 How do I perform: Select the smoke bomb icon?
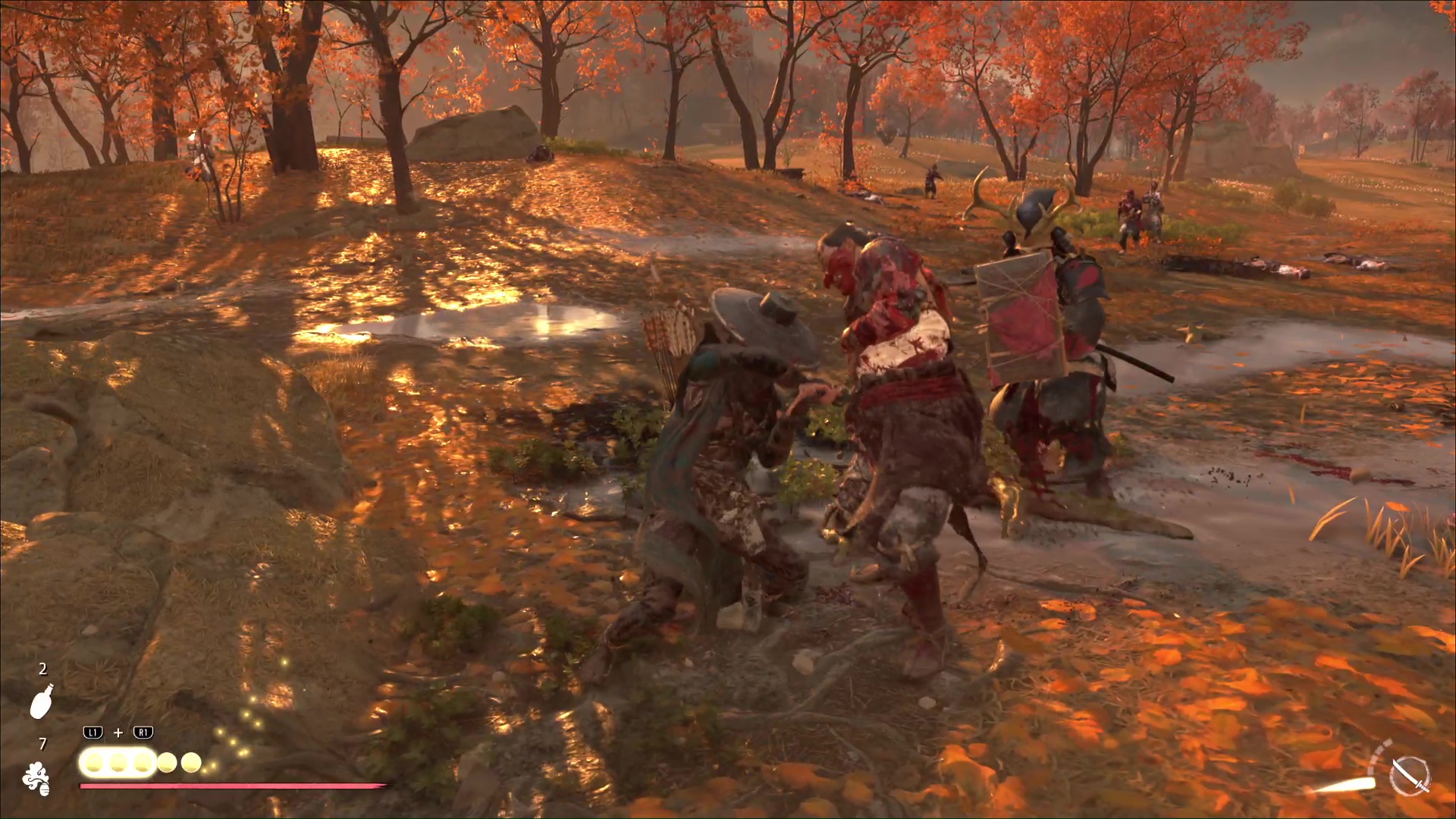point(36,779)
